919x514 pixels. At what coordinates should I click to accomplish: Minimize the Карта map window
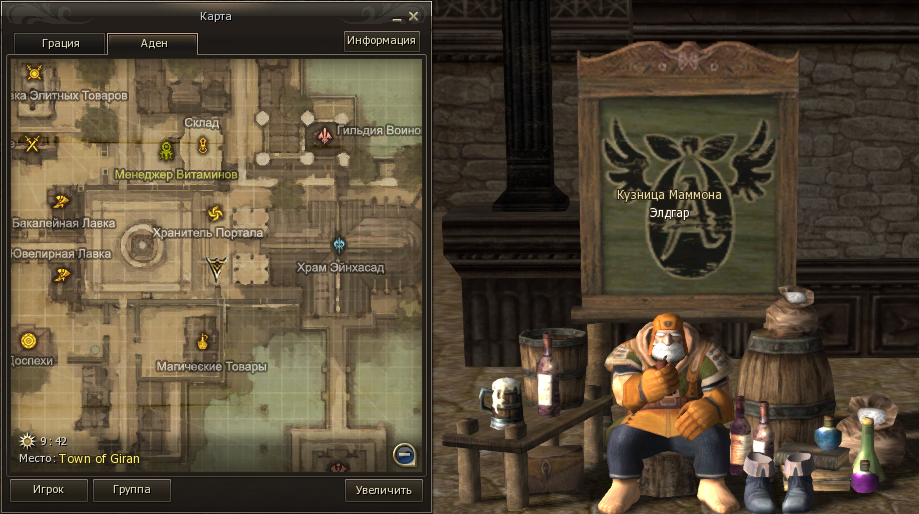(x=410, y=16)
